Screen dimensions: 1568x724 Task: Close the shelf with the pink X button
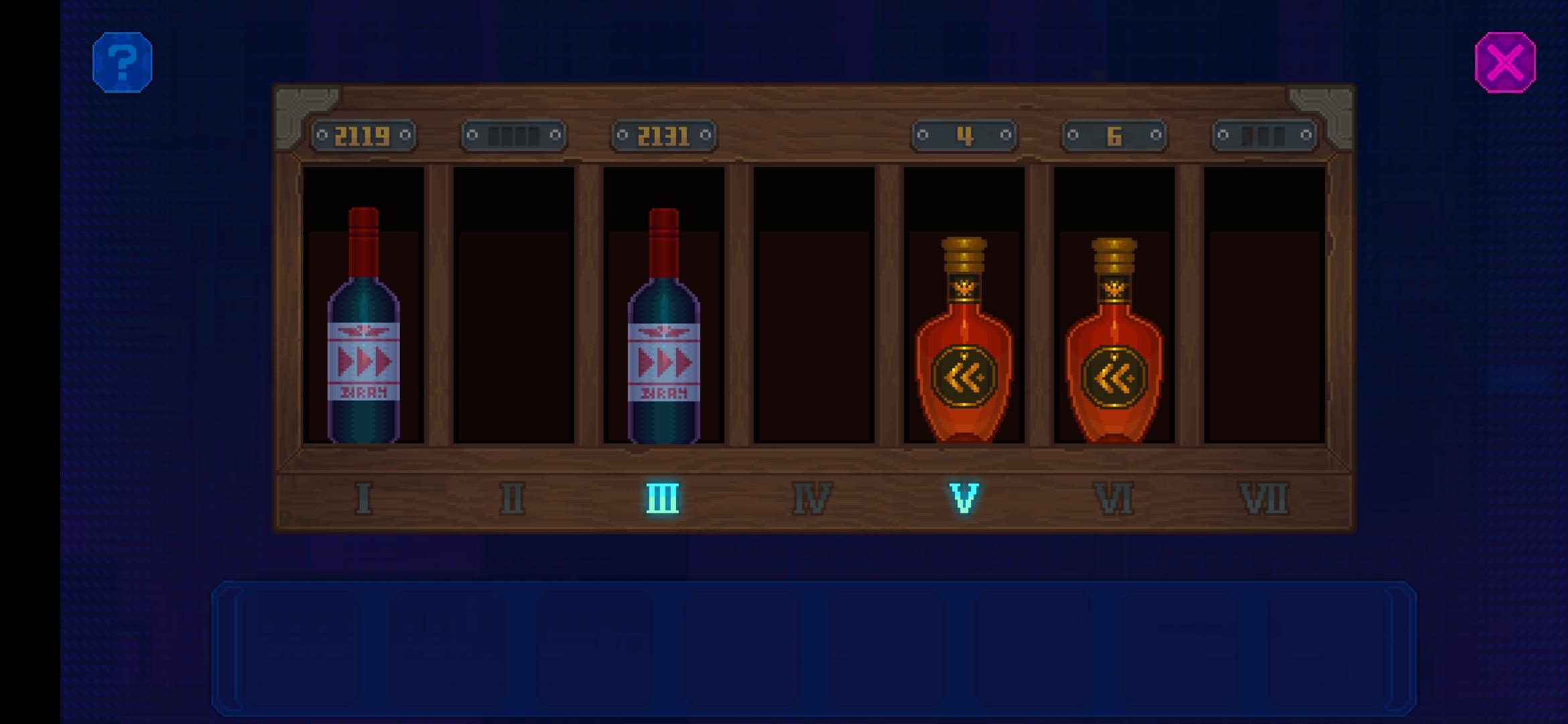point(1505,62)
